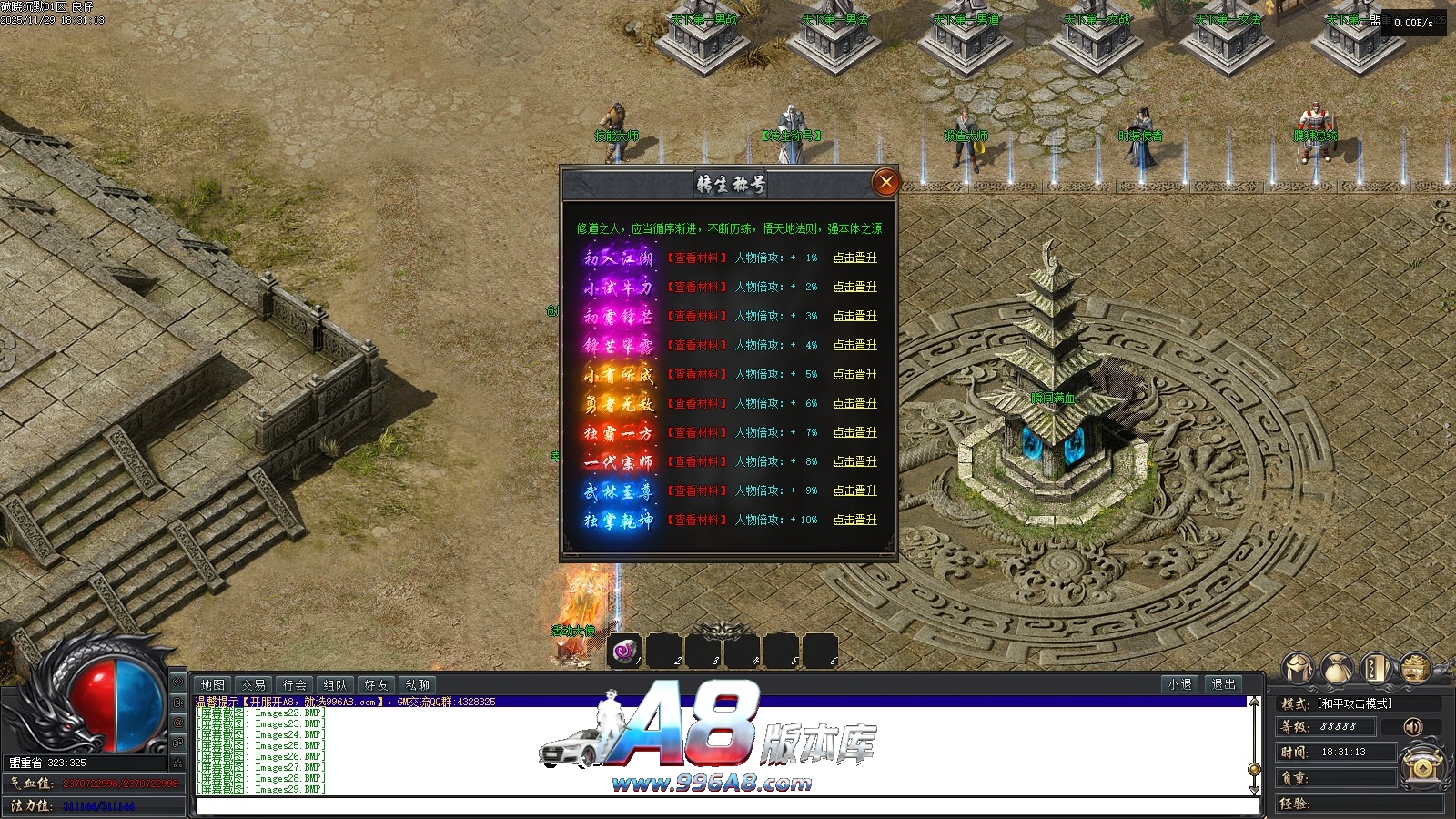Image resolution: width=1456 pixels, height=819 pixels.
Task: Select the purple swirl item in hotbar slot 1
Action: click(x=624, y=652)
